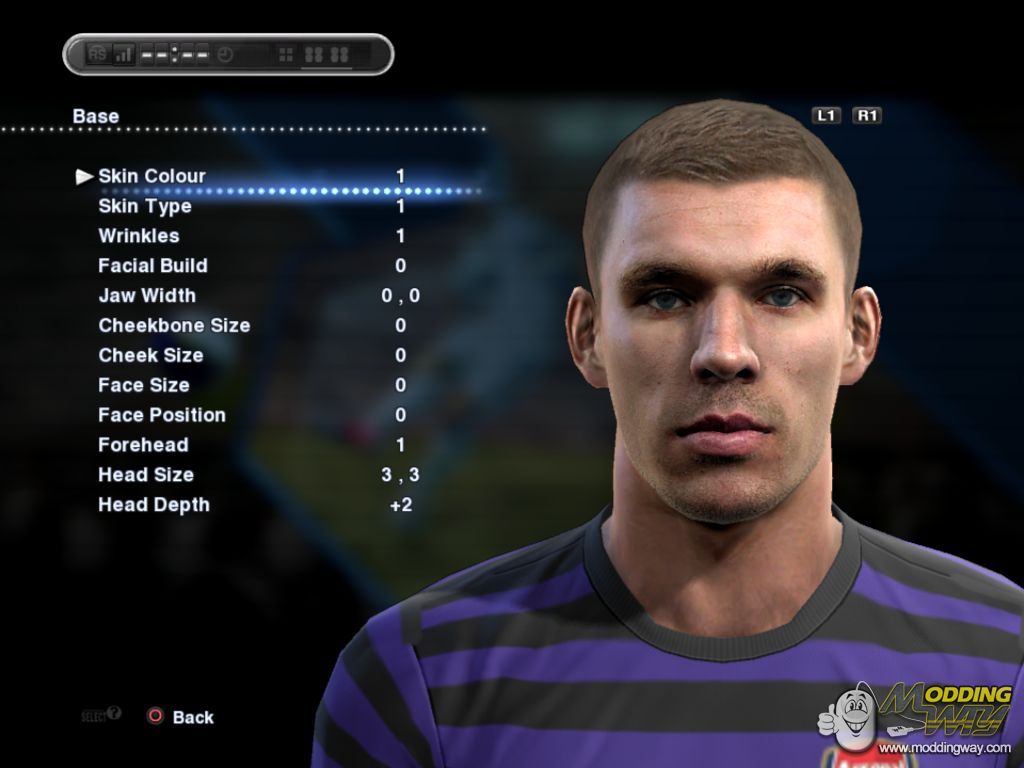Pick the Face Size setting

click(144, 386)
